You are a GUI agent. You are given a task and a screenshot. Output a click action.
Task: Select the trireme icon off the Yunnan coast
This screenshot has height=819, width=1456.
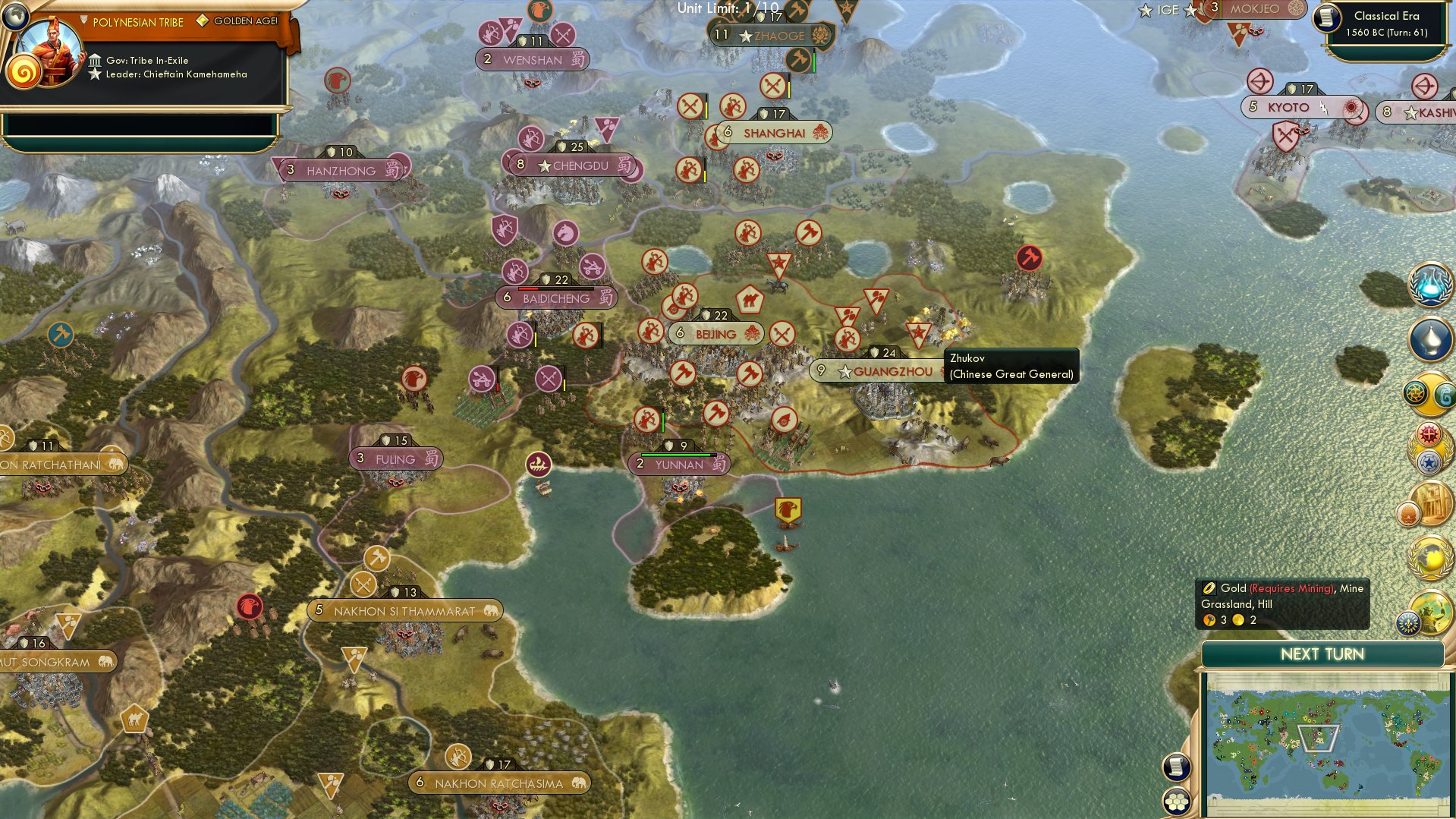click(x=539, y=465)
